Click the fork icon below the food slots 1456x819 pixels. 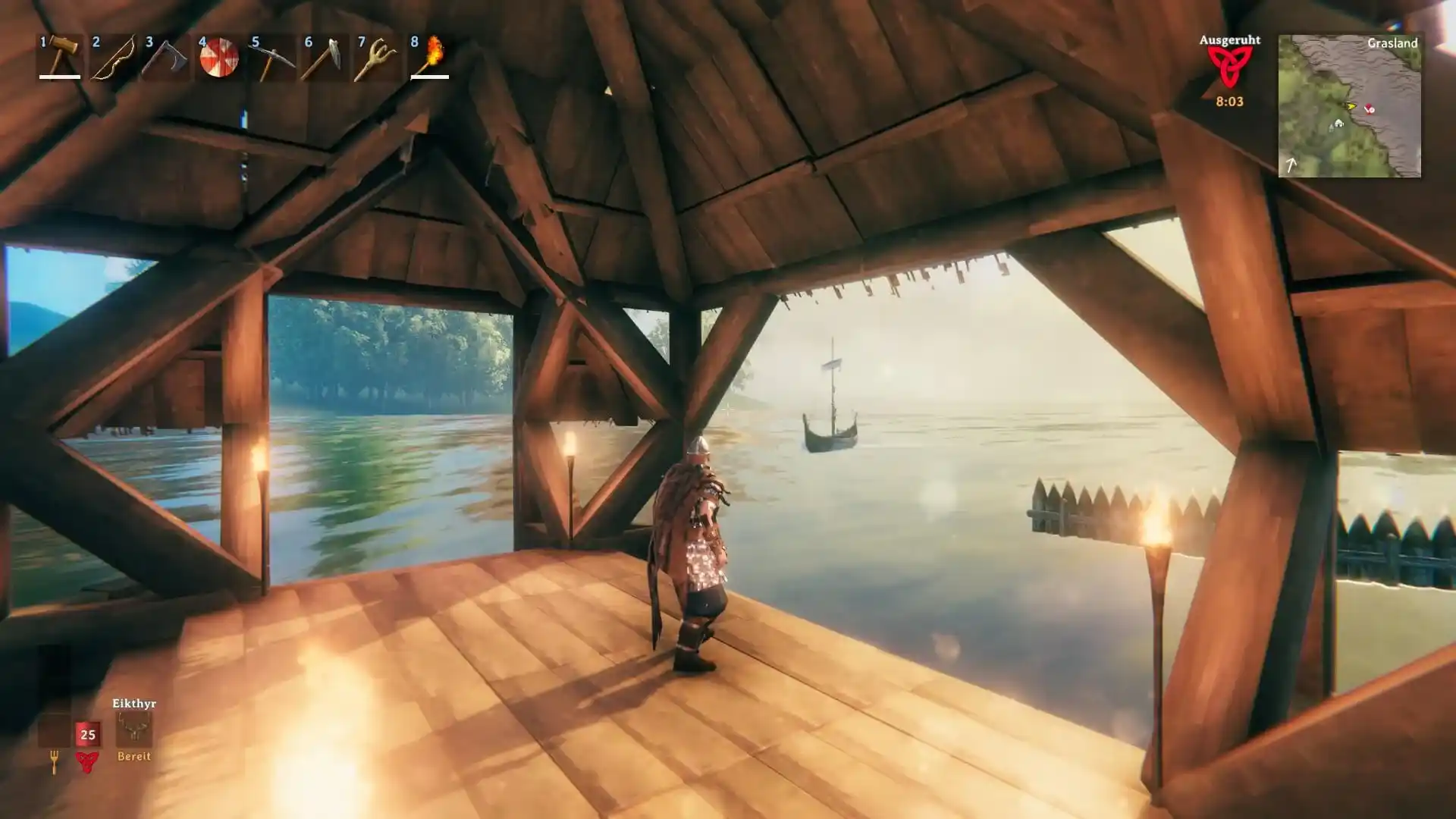(55, 761)
